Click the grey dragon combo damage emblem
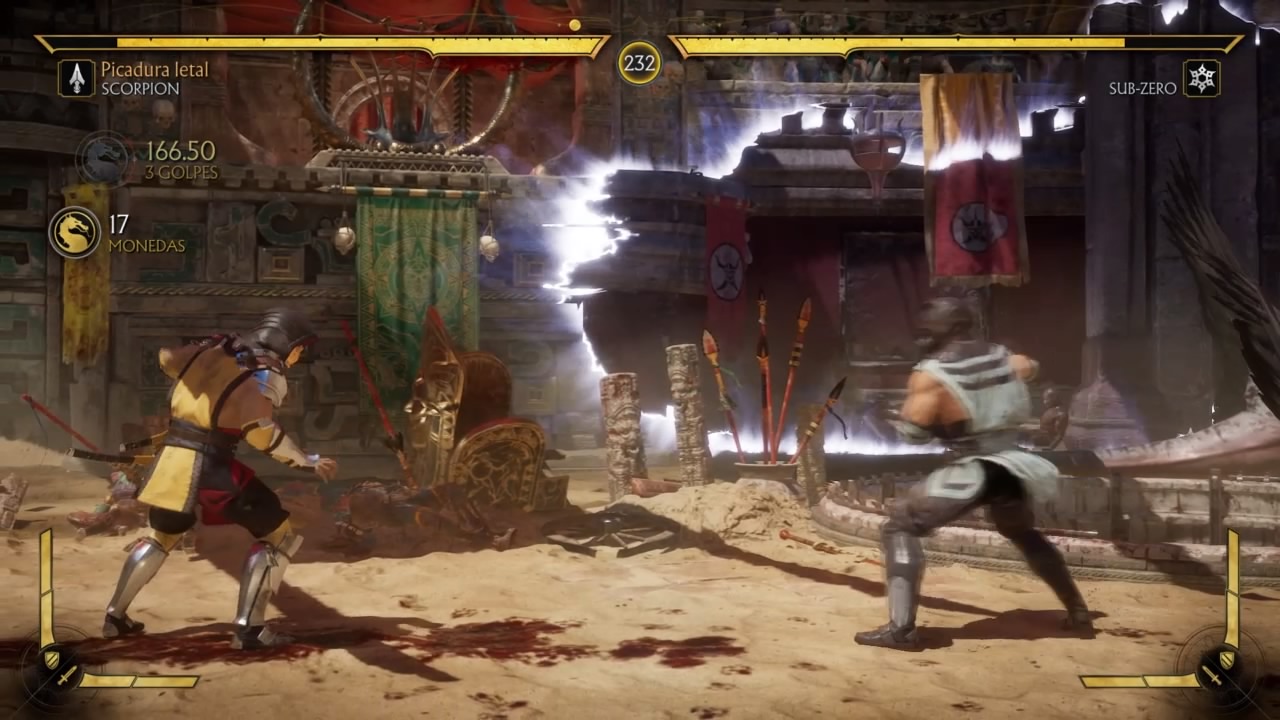 (104, 158)
